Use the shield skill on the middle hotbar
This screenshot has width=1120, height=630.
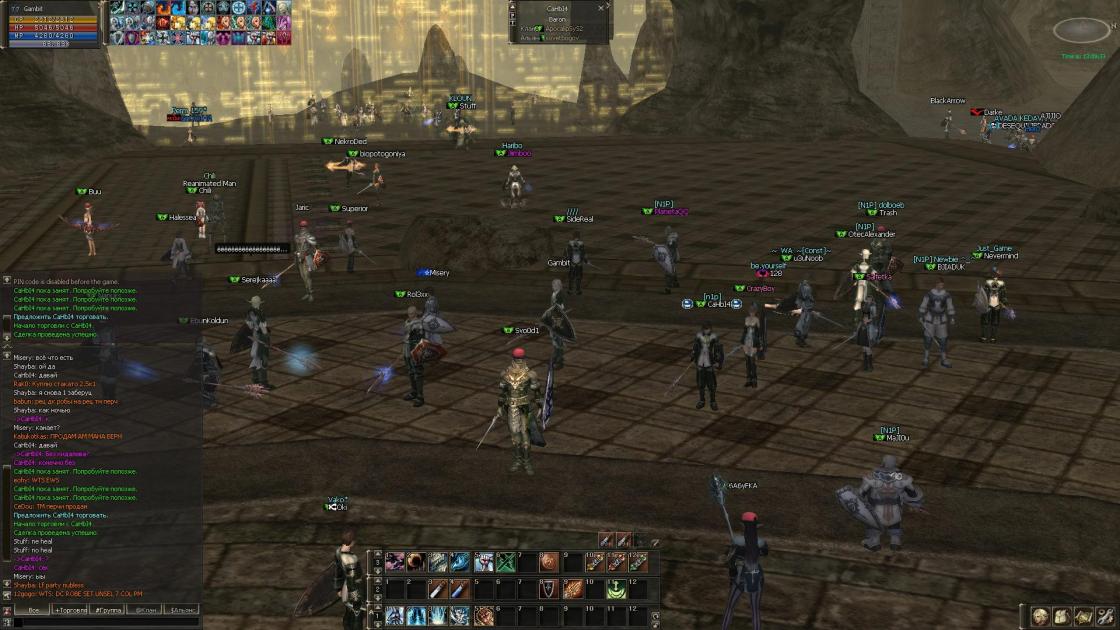(548, 589)
